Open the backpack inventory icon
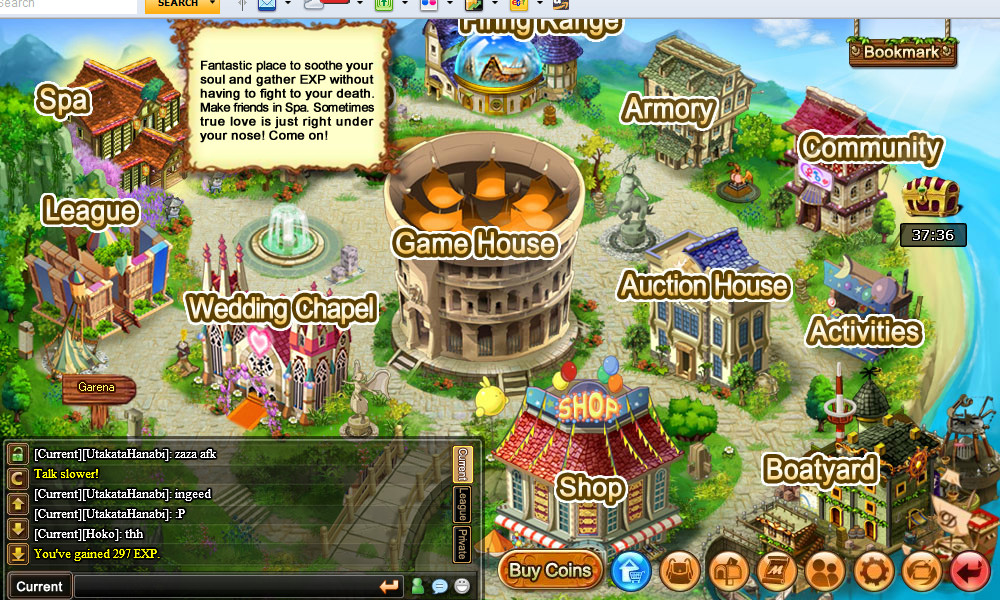 (680, 572)
